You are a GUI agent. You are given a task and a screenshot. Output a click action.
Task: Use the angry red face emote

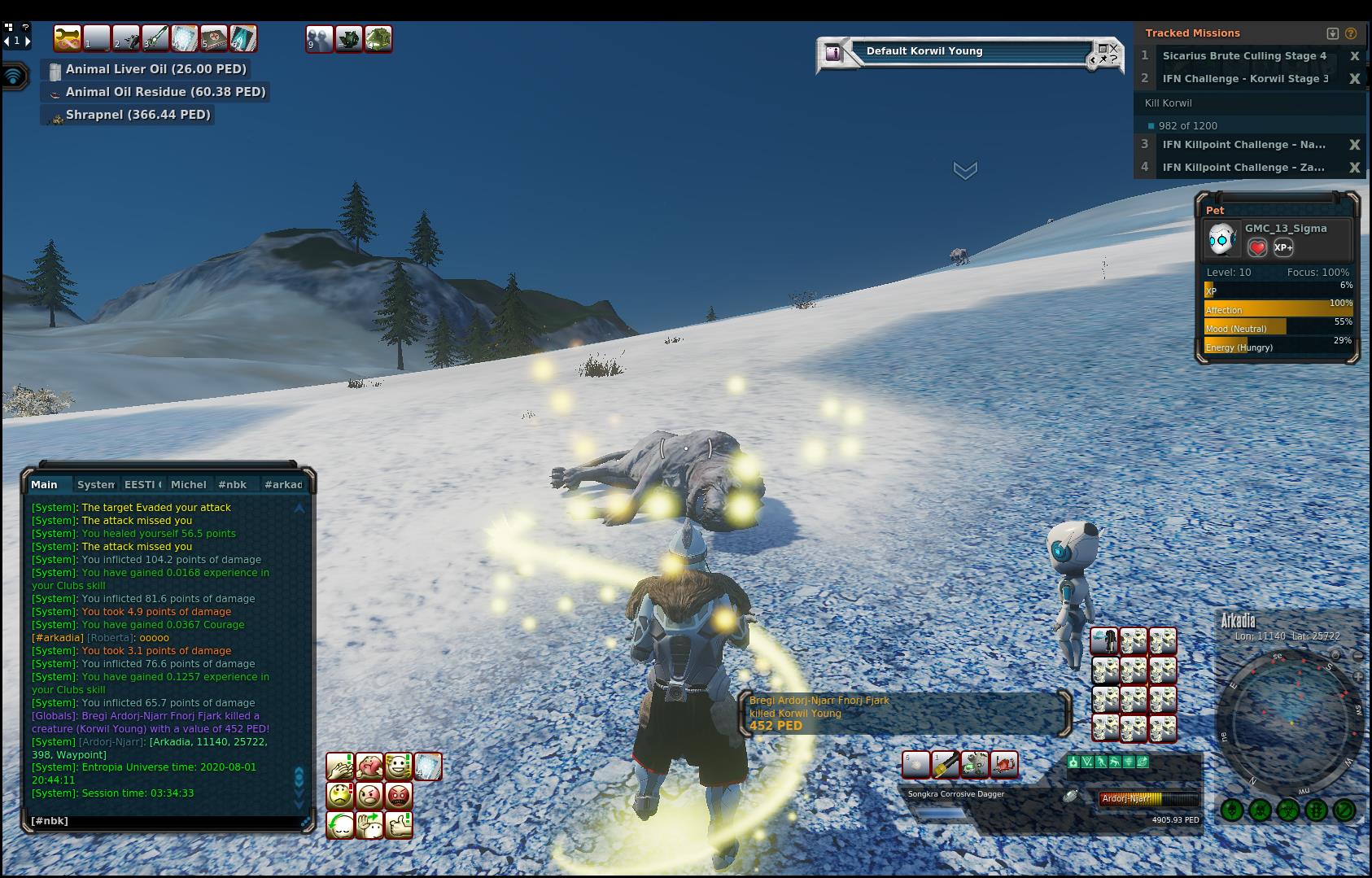point(399,795)
